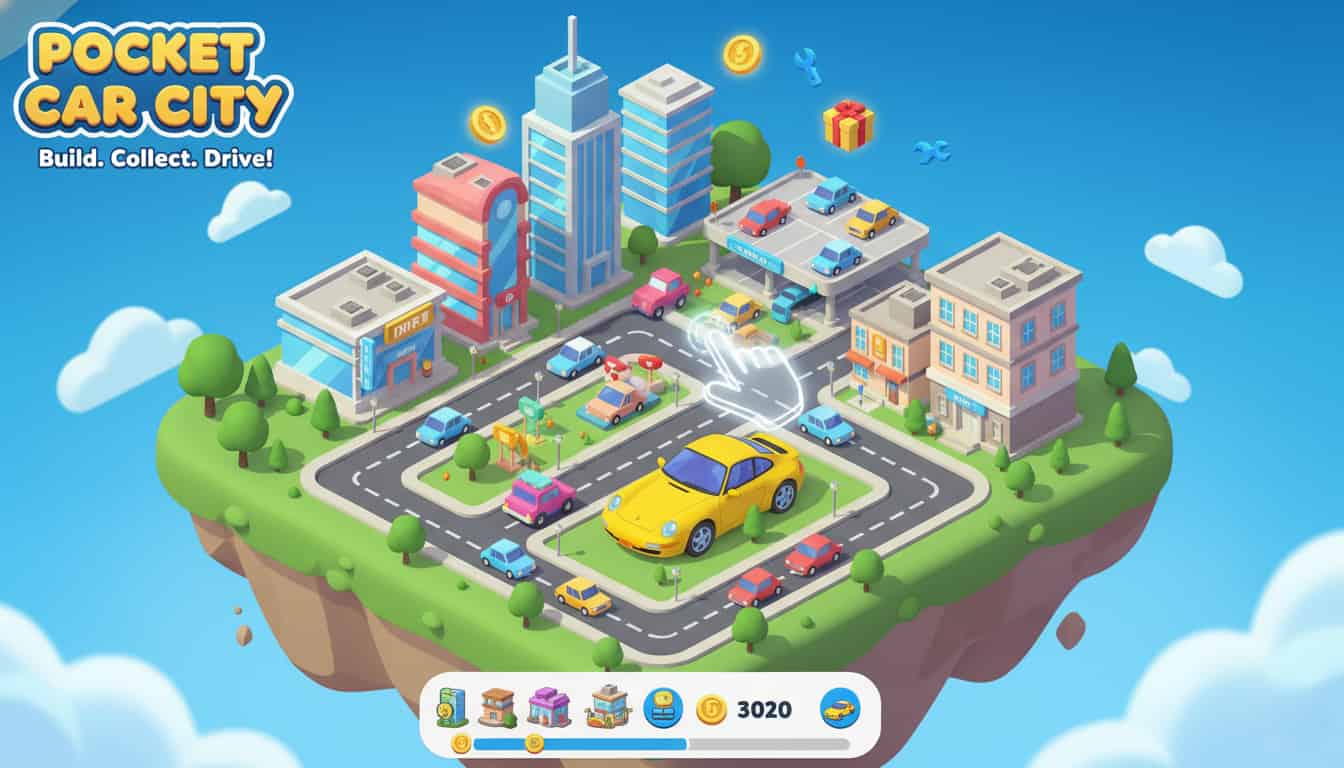Open the blue wallet card icon
Viewport: 1344px width, 768px height.
click(663, 706)
